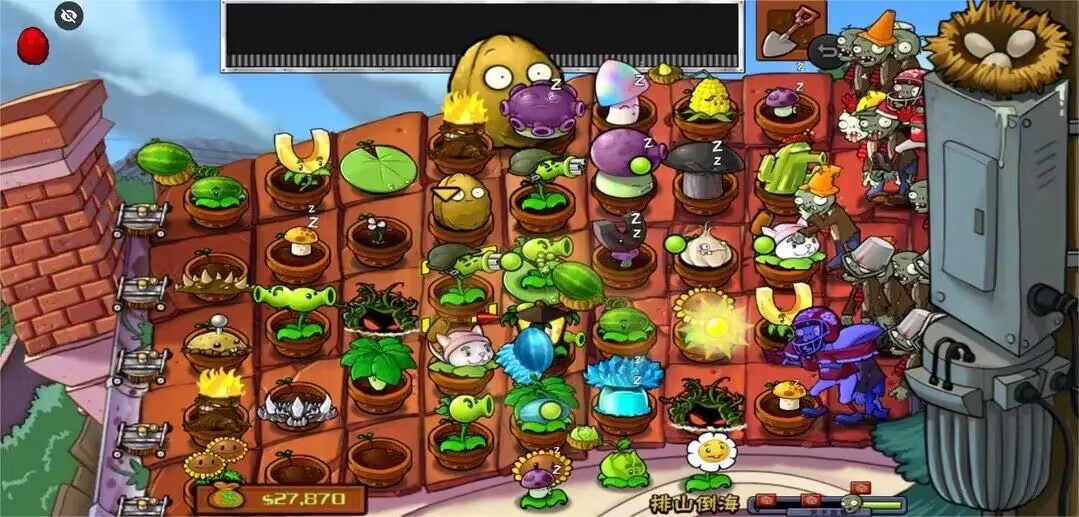
Task: Toggle the crossed-out eye visibility icon
Action: click(69, 15)
